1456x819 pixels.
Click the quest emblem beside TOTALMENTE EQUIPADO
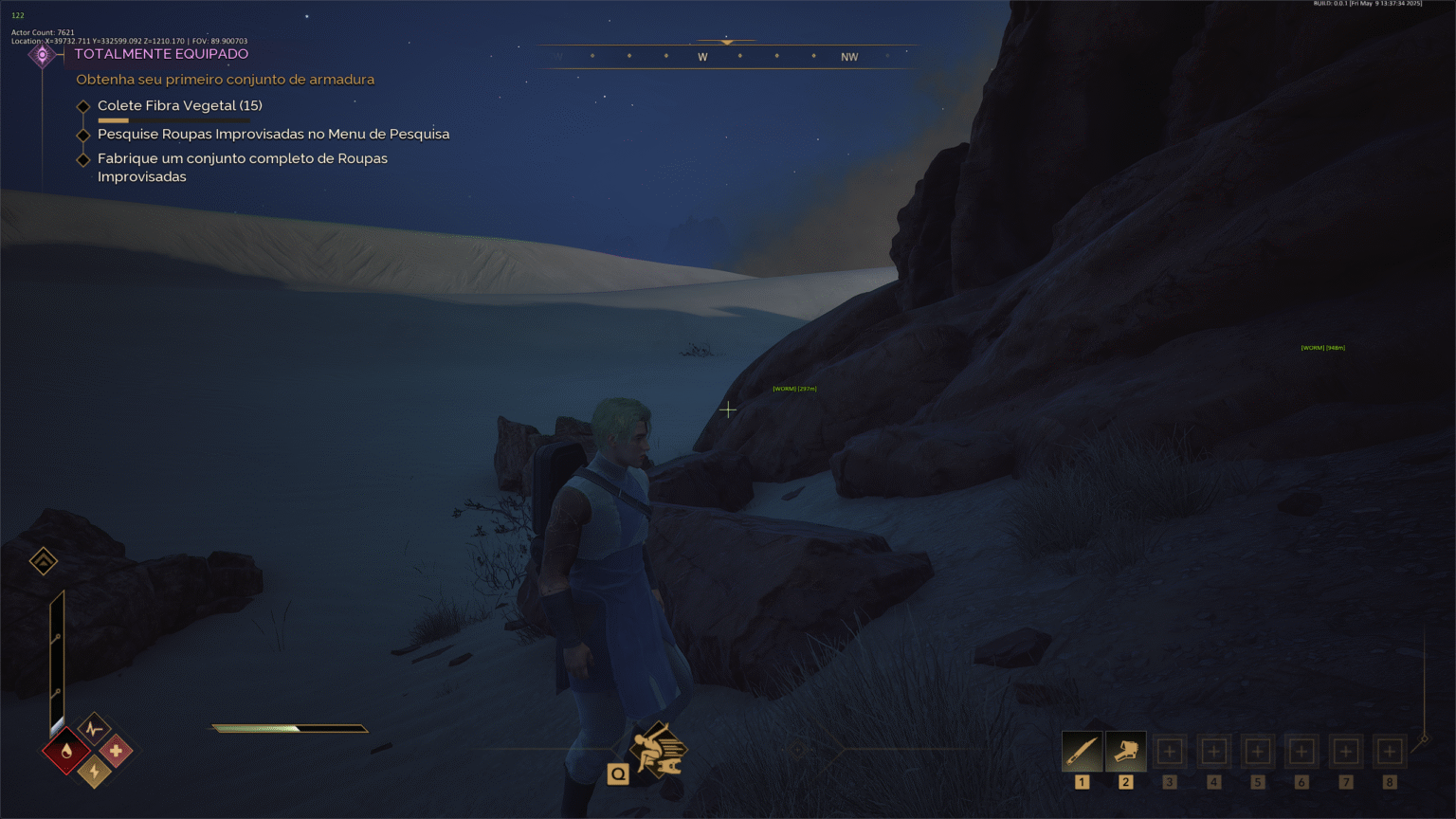tap(43, 54)
